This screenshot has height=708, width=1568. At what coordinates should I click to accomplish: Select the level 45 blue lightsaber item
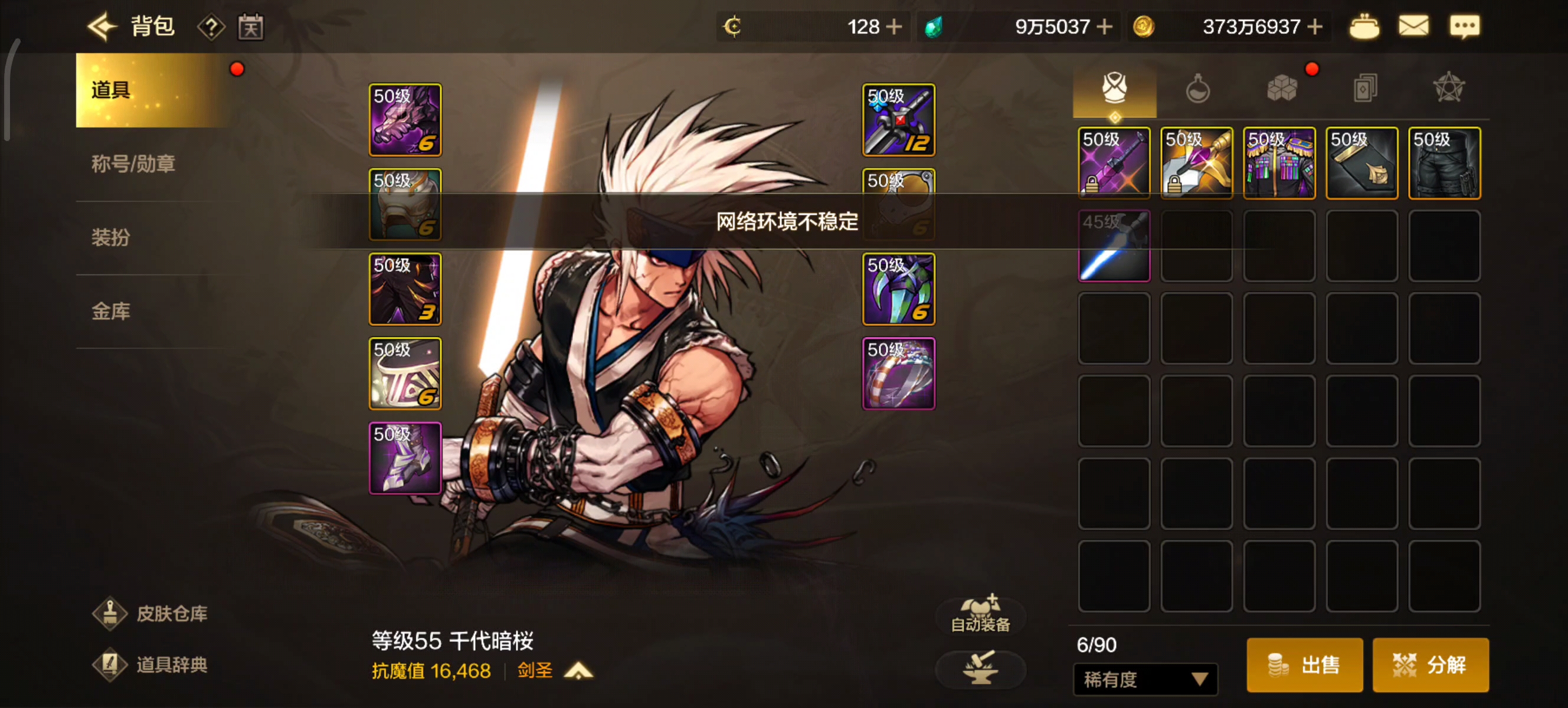pyautogui.click(x=1114, y=246)
